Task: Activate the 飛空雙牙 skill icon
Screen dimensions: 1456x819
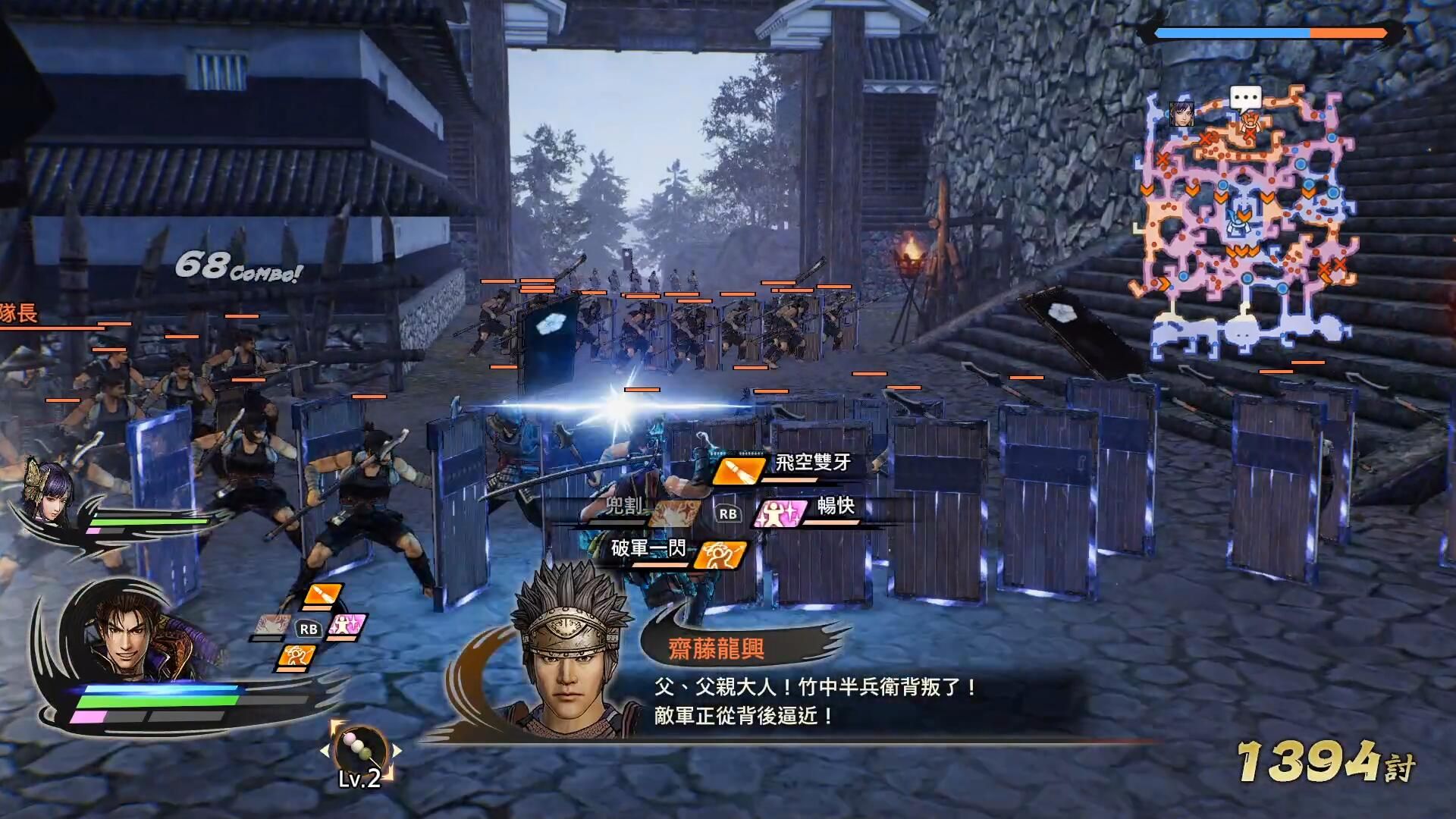Action: [x=738, y=471]
